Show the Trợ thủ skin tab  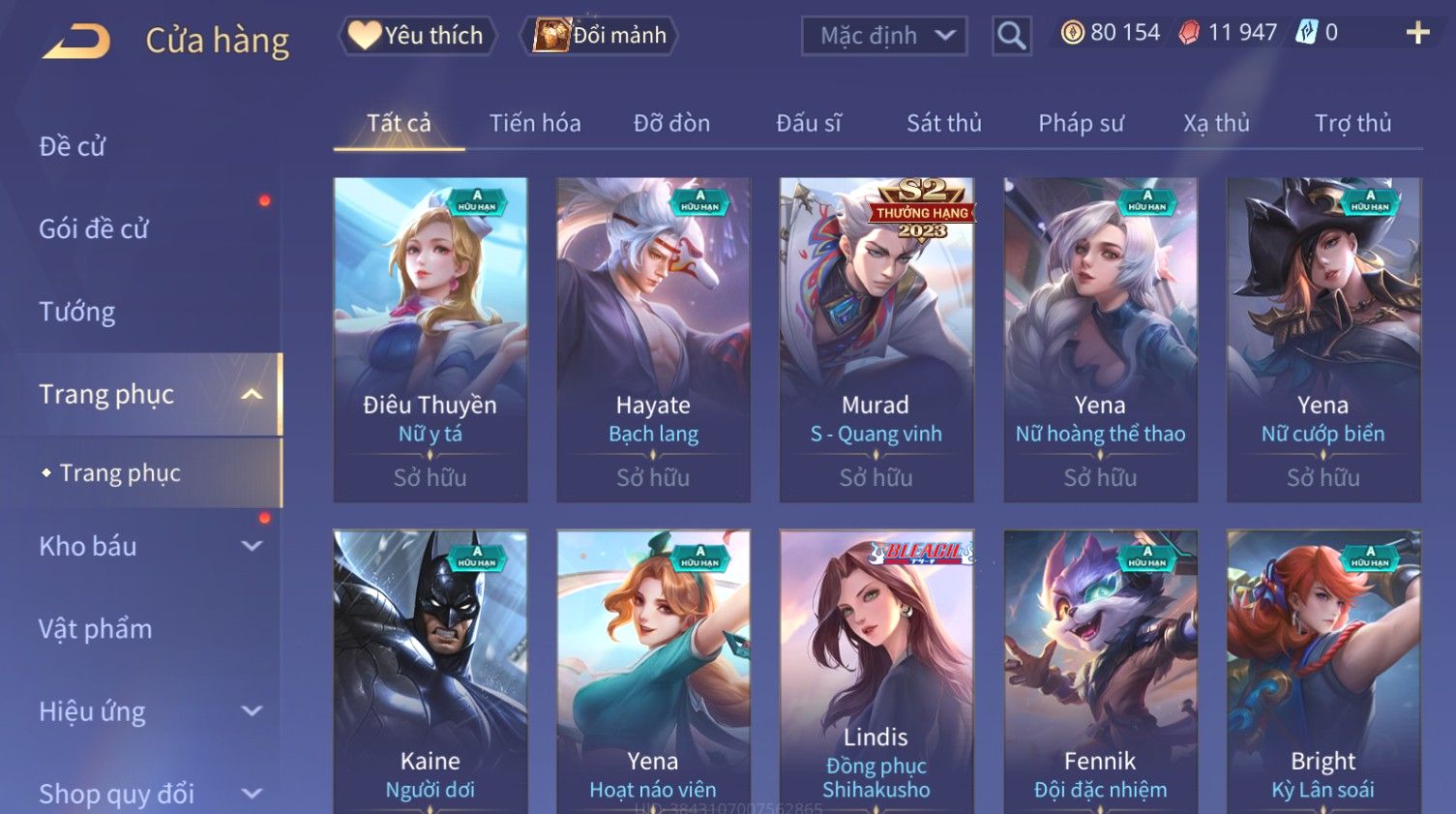(1352, 124)
